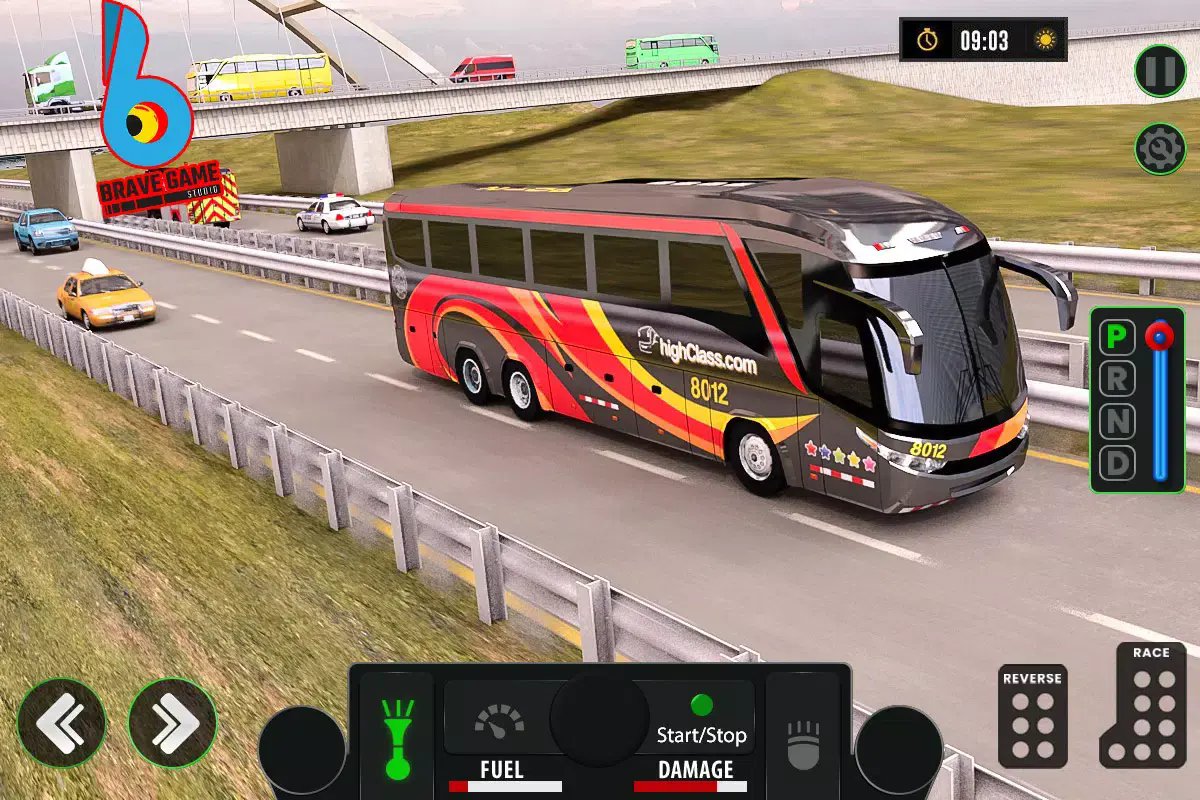The width and height of the screenshot is (1200, 800).
Task: Steer right with the right arrow button
Action: (x=172, y=722)
